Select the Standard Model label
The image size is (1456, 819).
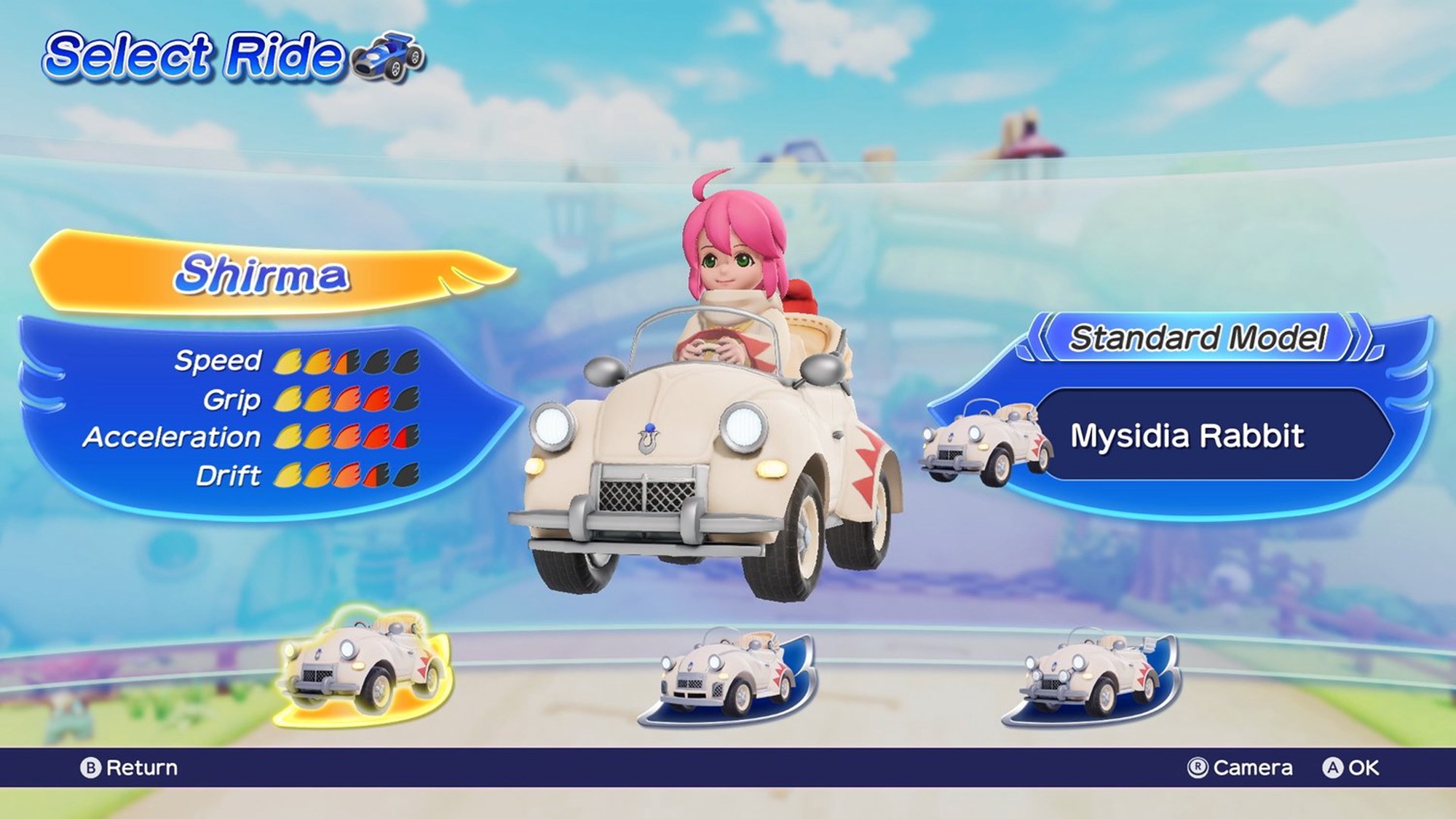tap(1198, 338)
